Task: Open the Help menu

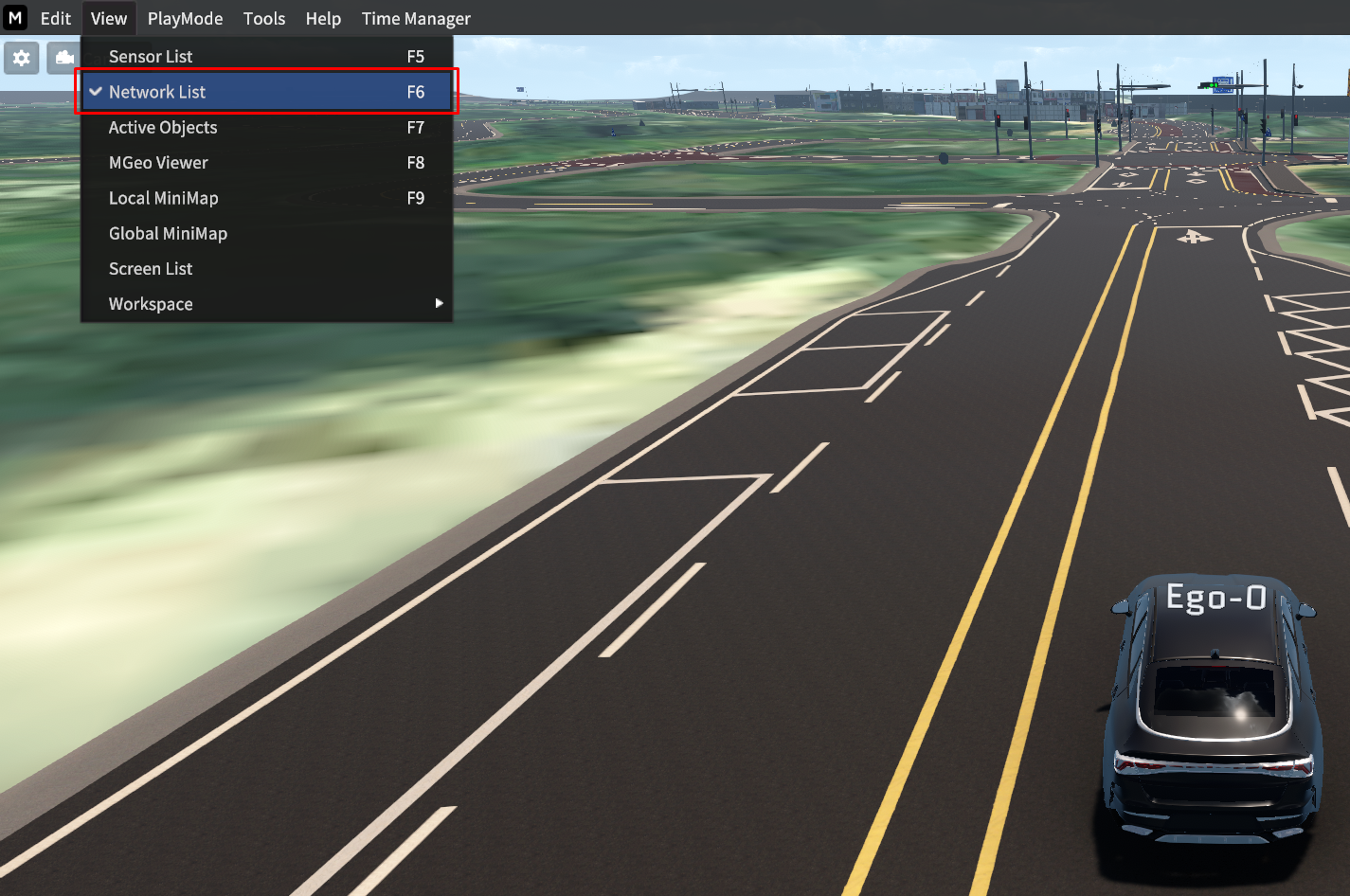Action: click(323, 18)
